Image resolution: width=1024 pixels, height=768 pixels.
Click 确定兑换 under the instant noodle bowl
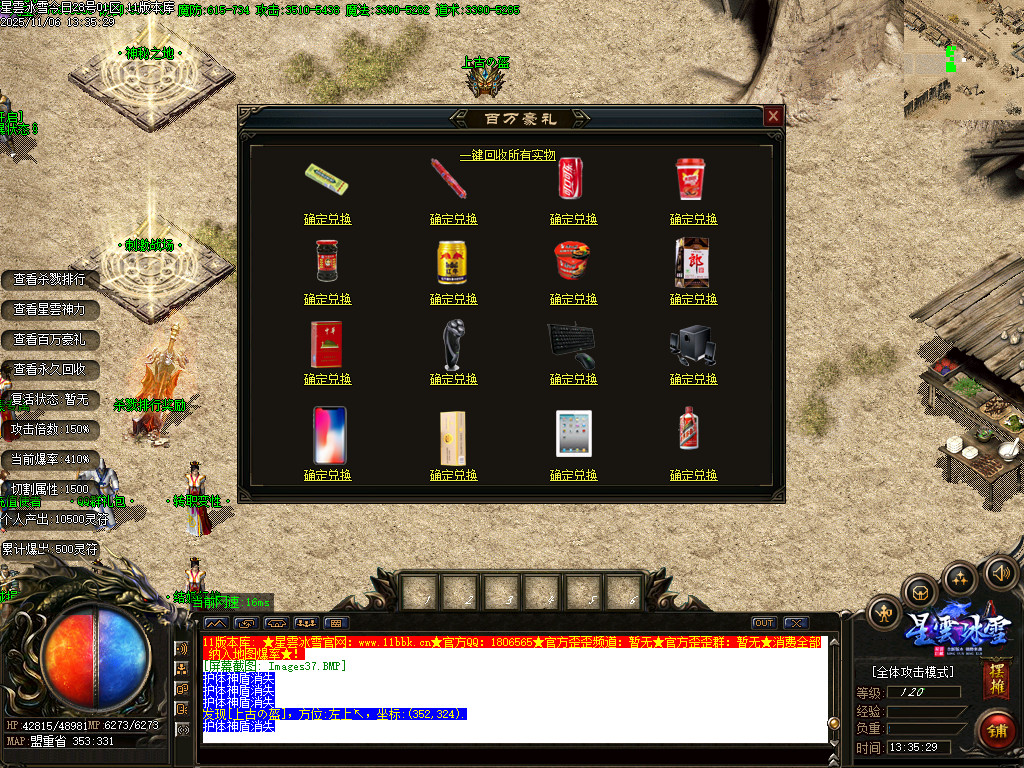coord(573,299)
